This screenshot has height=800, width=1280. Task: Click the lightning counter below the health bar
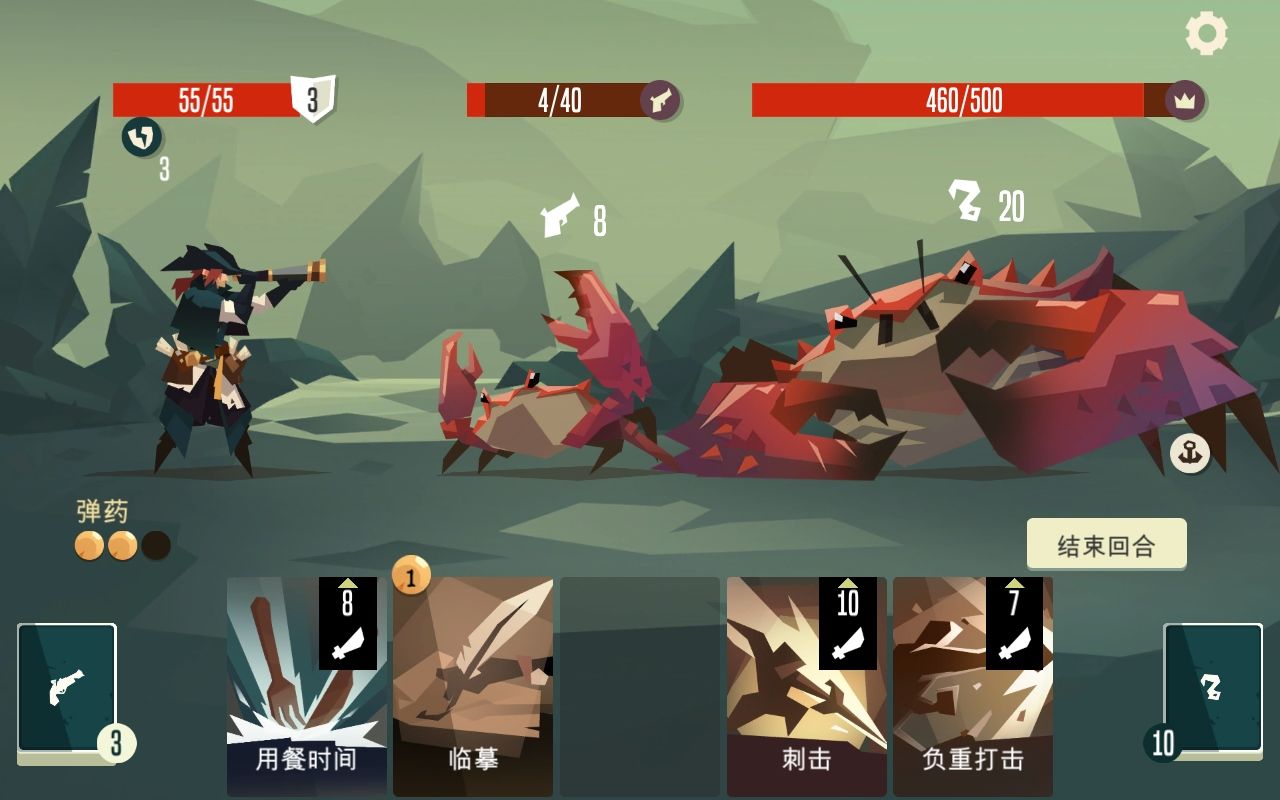141,135
